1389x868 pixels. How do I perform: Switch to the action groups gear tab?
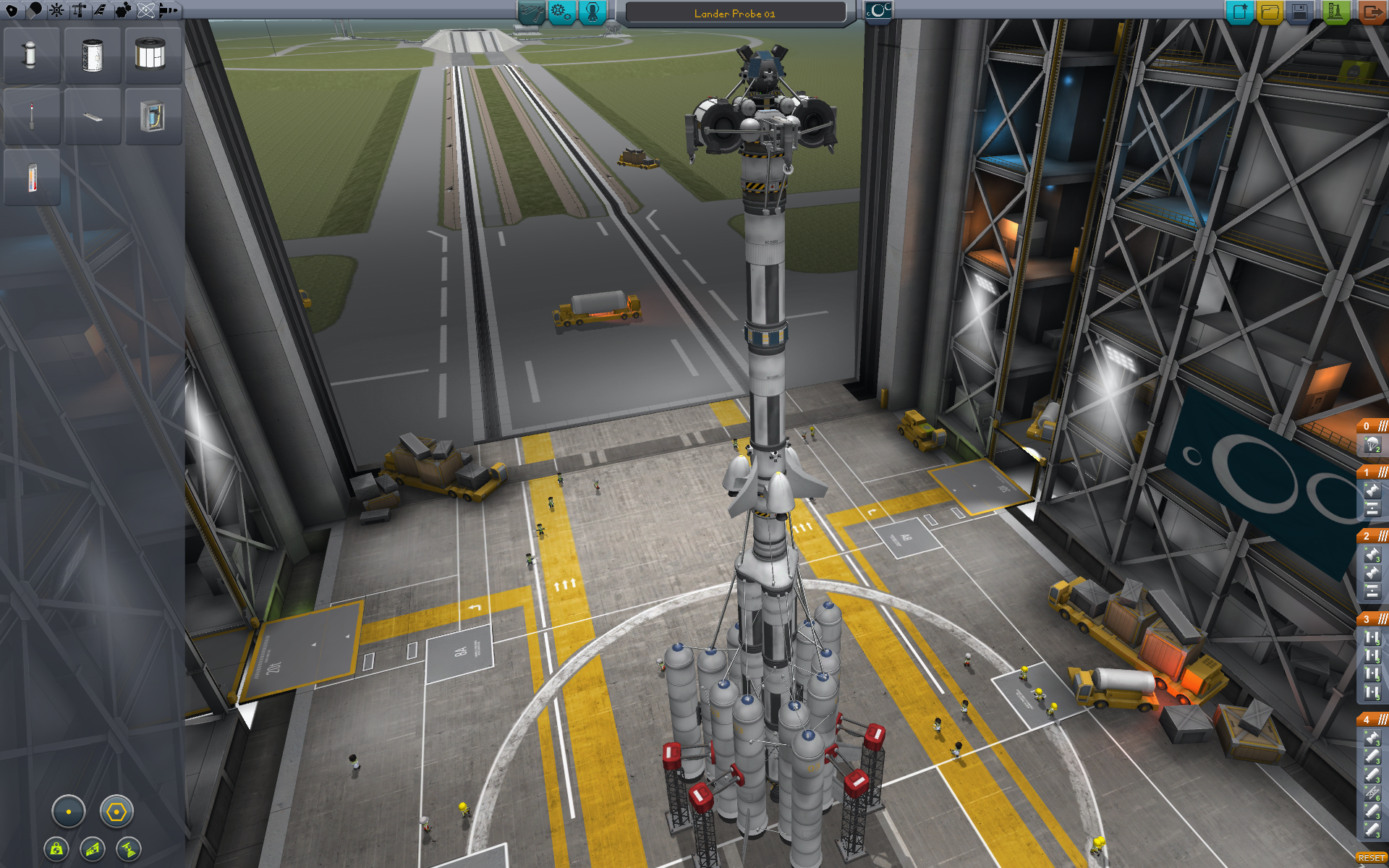coord(561,12)
